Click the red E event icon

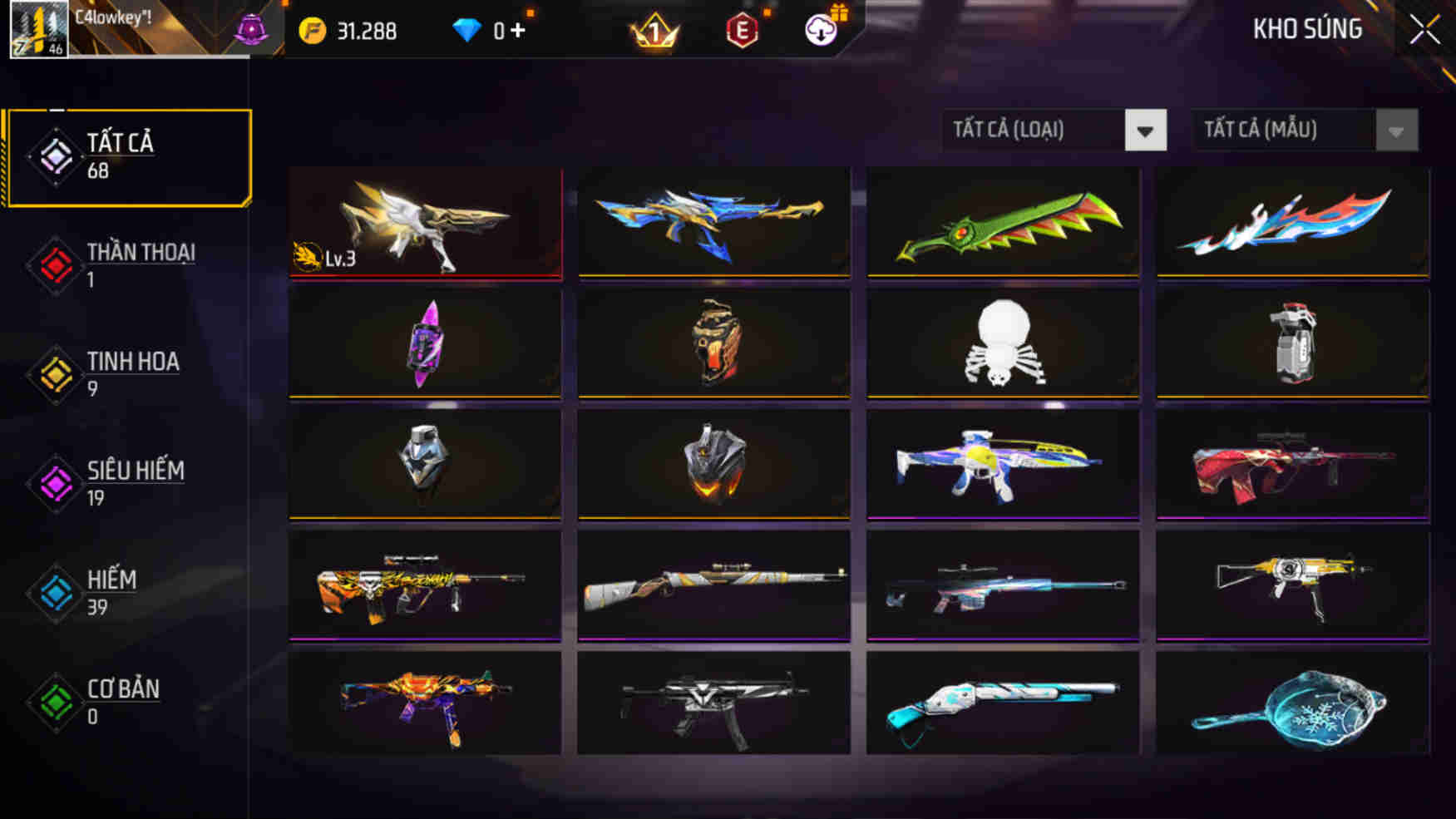point(743,31)
